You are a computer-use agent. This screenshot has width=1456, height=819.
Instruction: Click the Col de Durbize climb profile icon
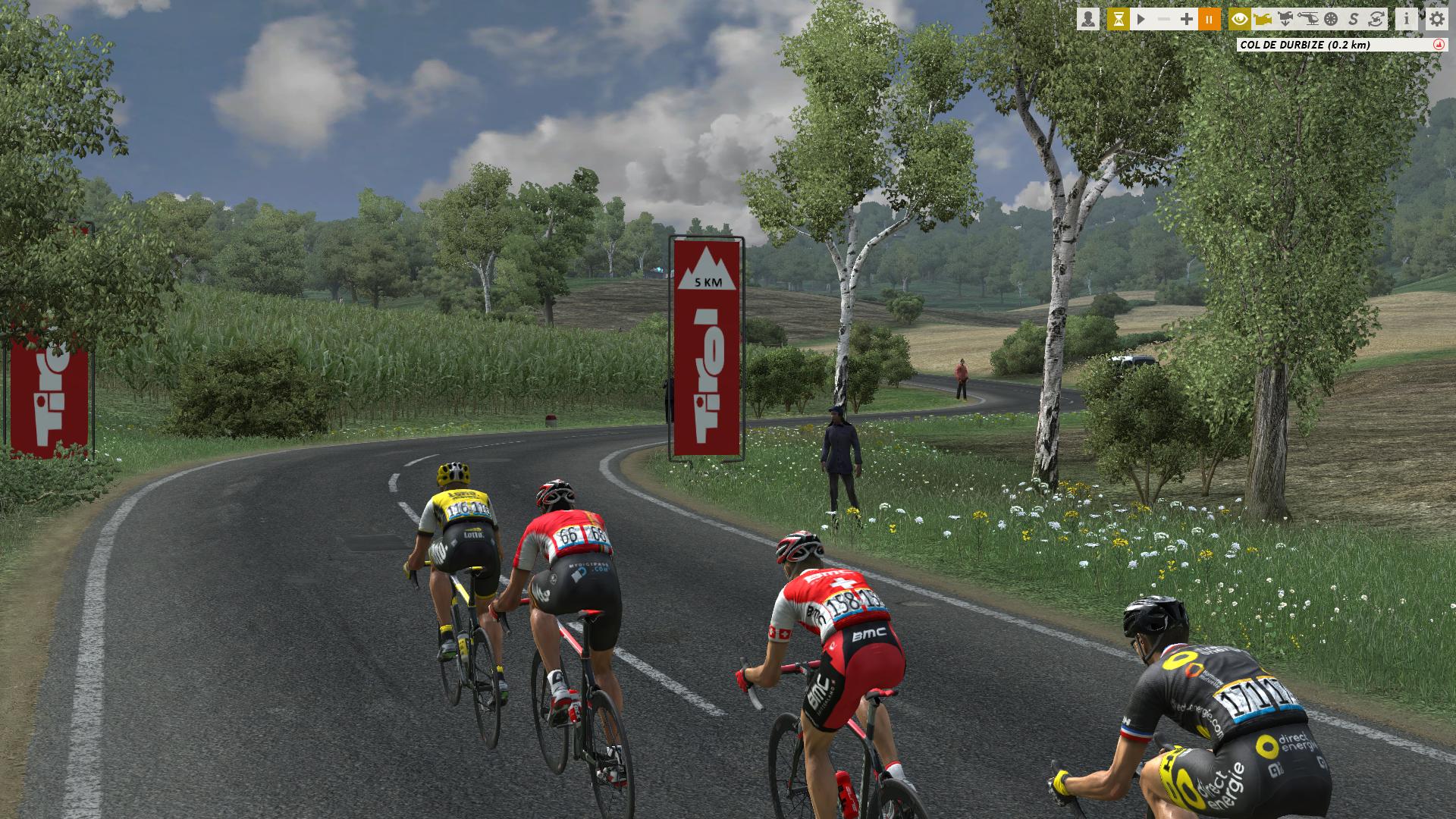coord(1438,45)
